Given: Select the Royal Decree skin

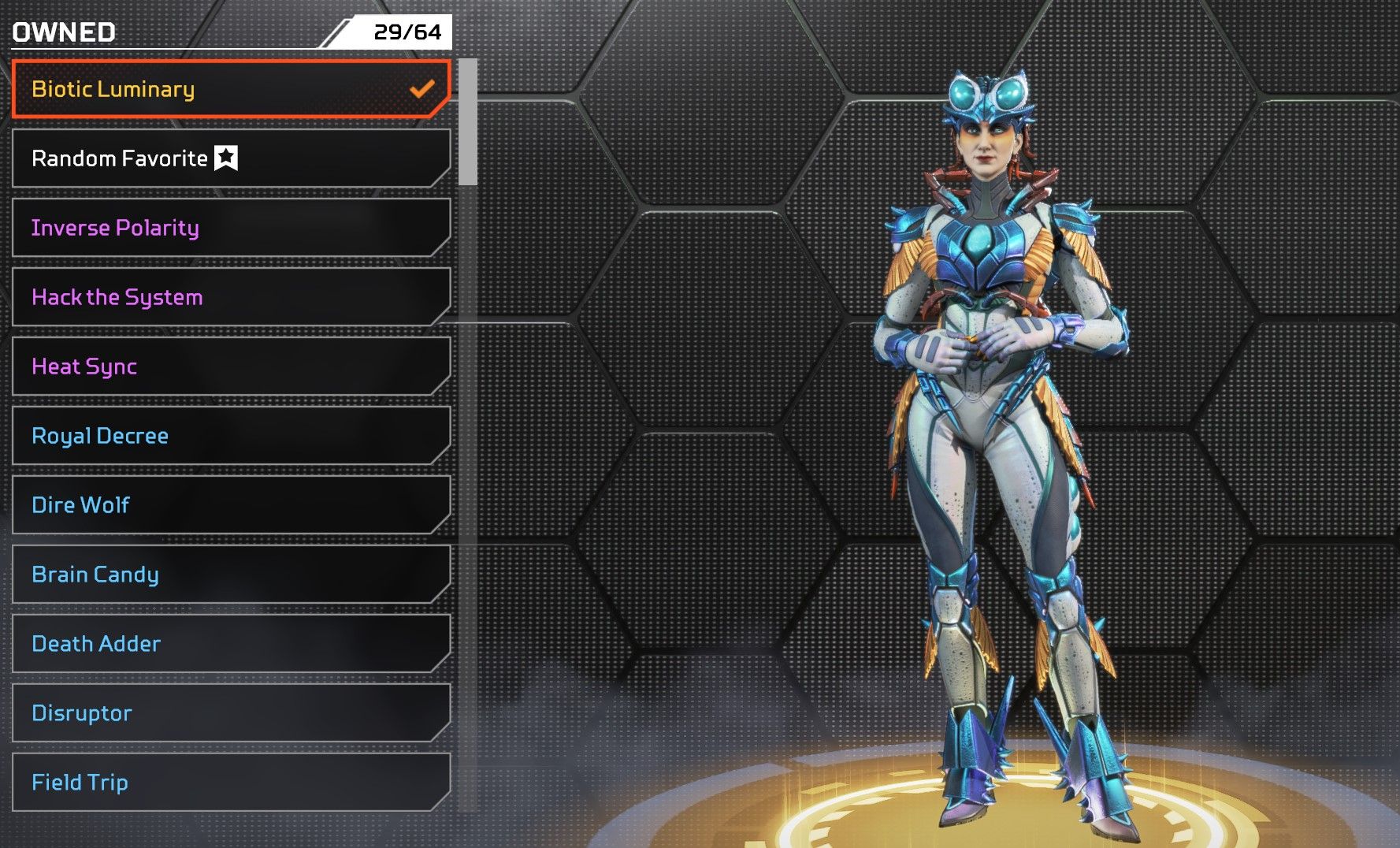Looking at the screenshot, I should 230,436.
